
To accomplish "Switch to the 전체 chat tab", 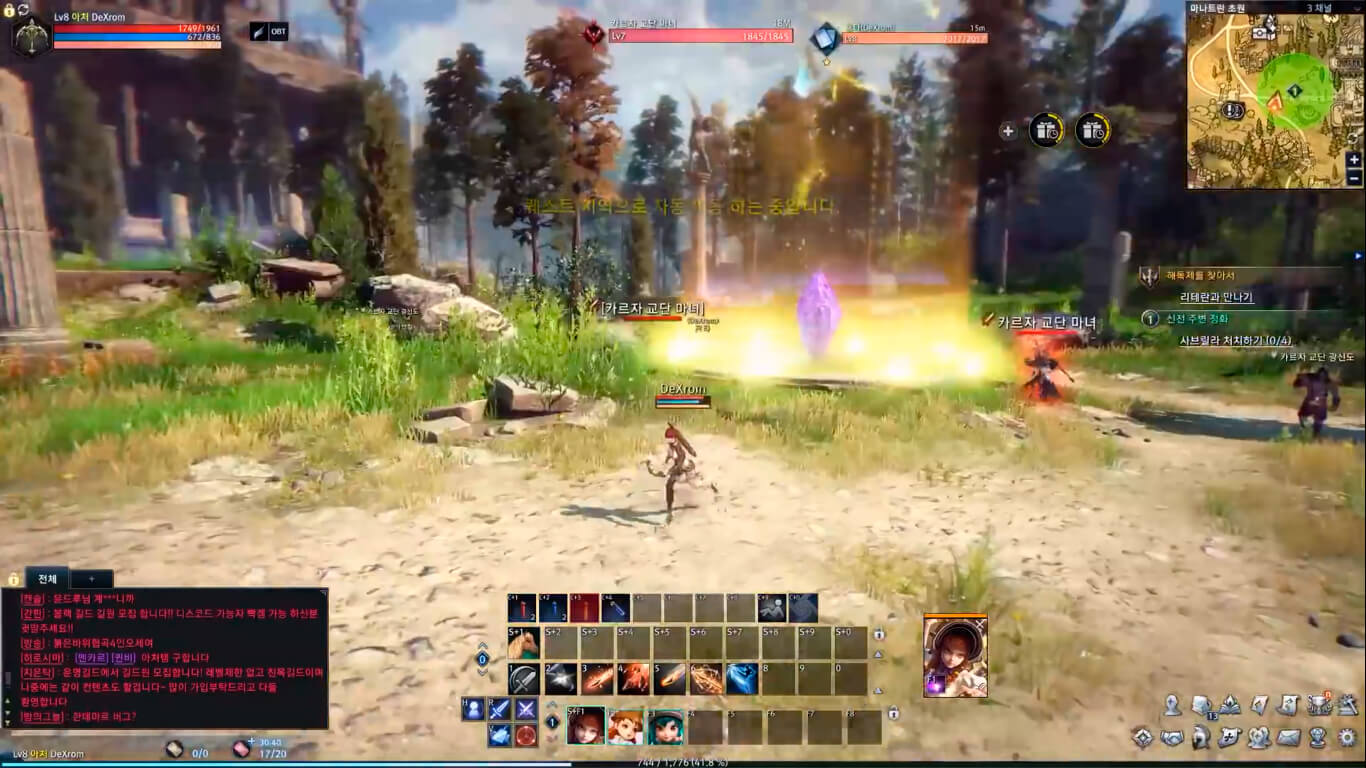I will [47, 579].
